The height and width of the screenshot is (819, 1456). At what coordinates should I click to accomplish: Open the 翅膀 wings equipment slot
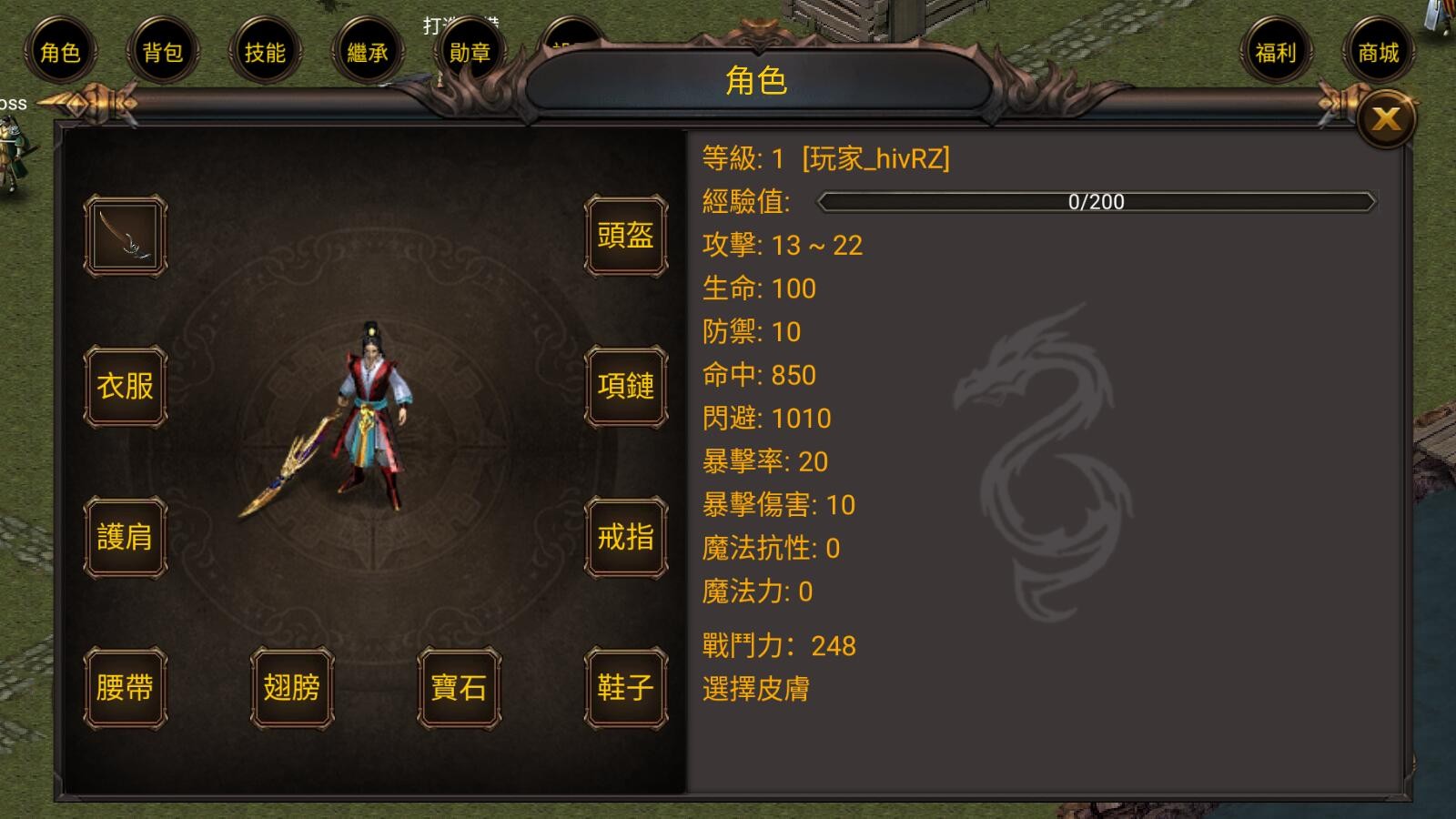[291, 689]
